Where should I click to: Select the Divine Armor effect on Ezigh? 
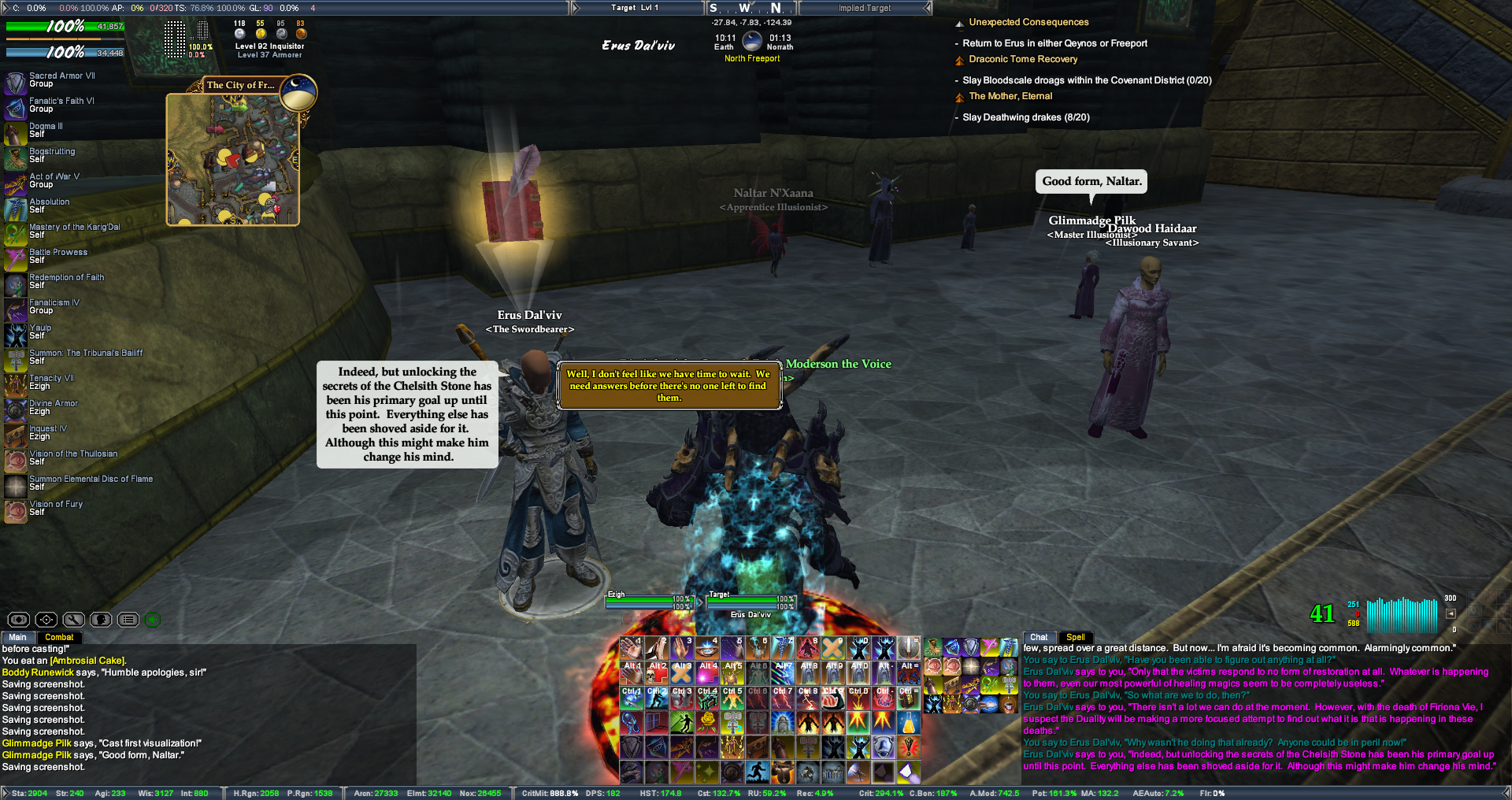(x=16, y=409)
